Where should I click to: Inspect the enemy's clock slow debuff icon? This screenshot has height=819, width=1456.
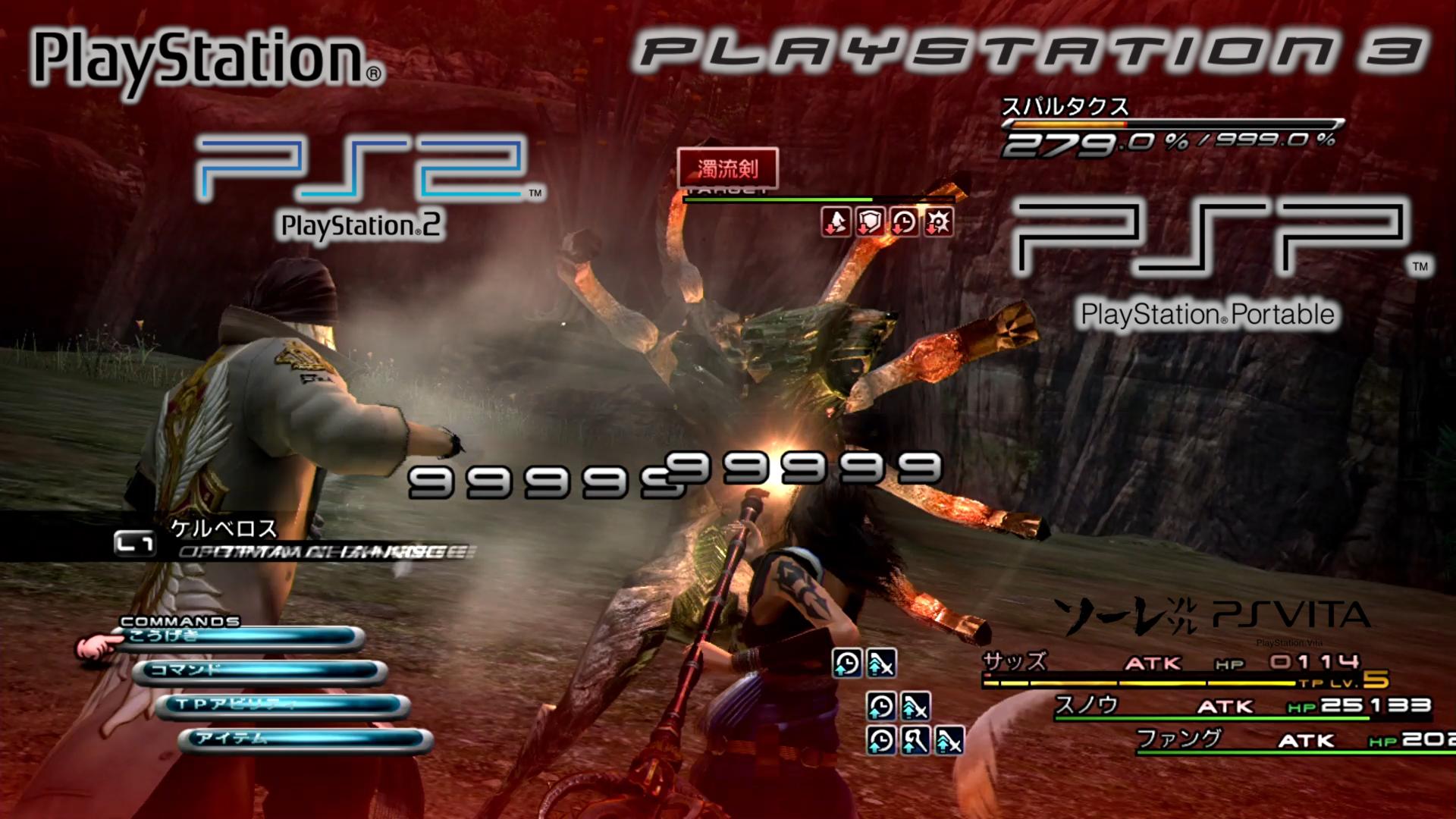pos(904,223)
